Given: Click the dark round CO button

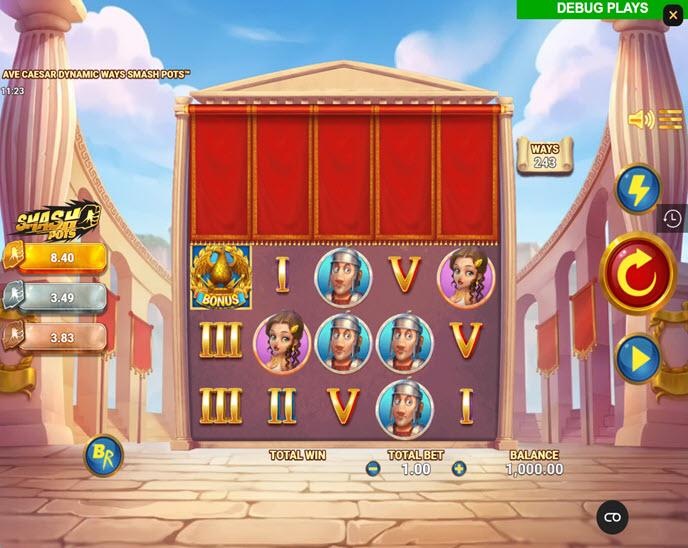Looking at the screenshot, I should (612, 517).
